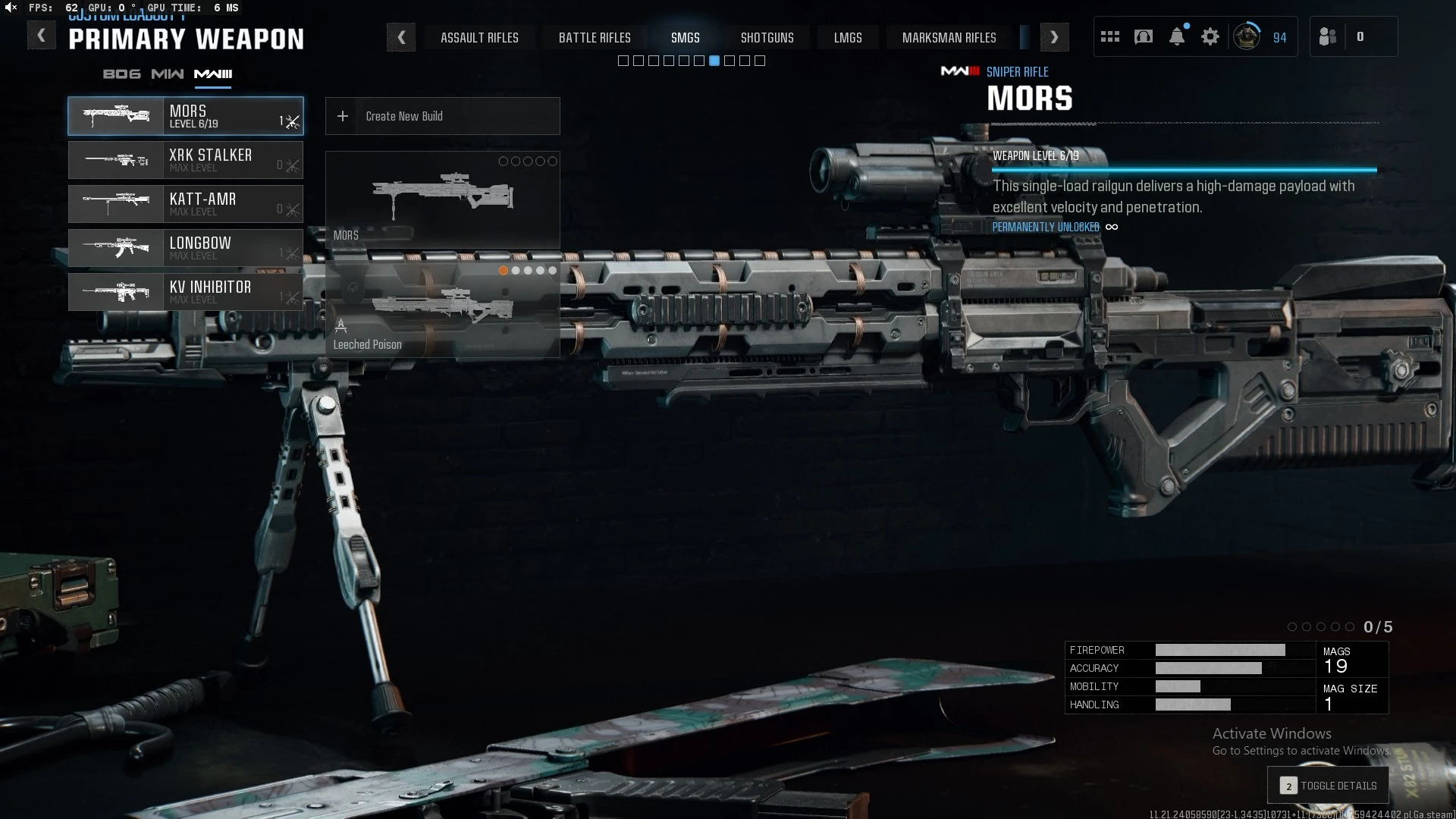1456x819 pixels.
Task: Show the Shotguns category
Action: 767,38
